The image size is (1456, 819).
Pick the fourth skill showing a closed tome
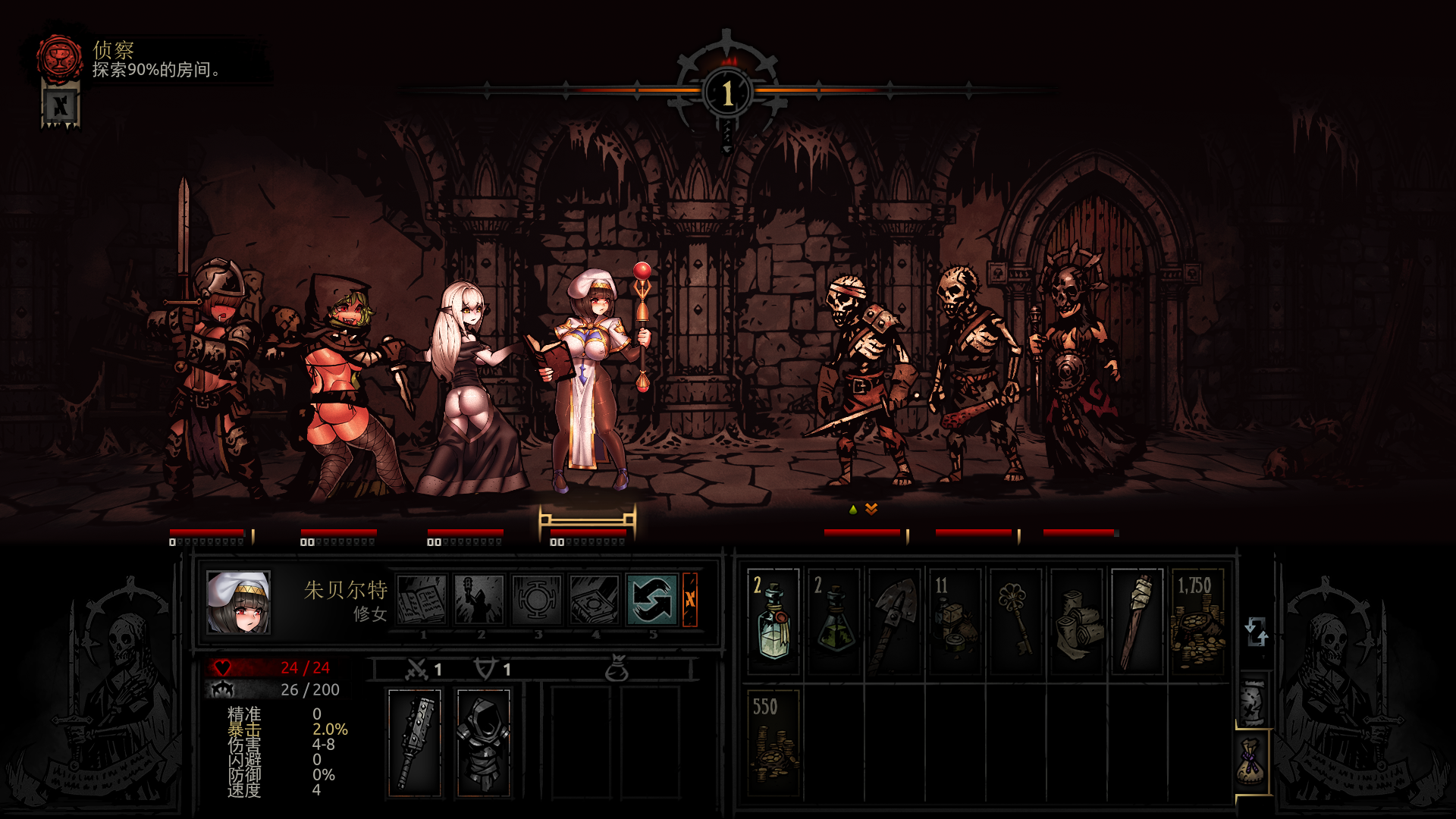click(595, 599)
